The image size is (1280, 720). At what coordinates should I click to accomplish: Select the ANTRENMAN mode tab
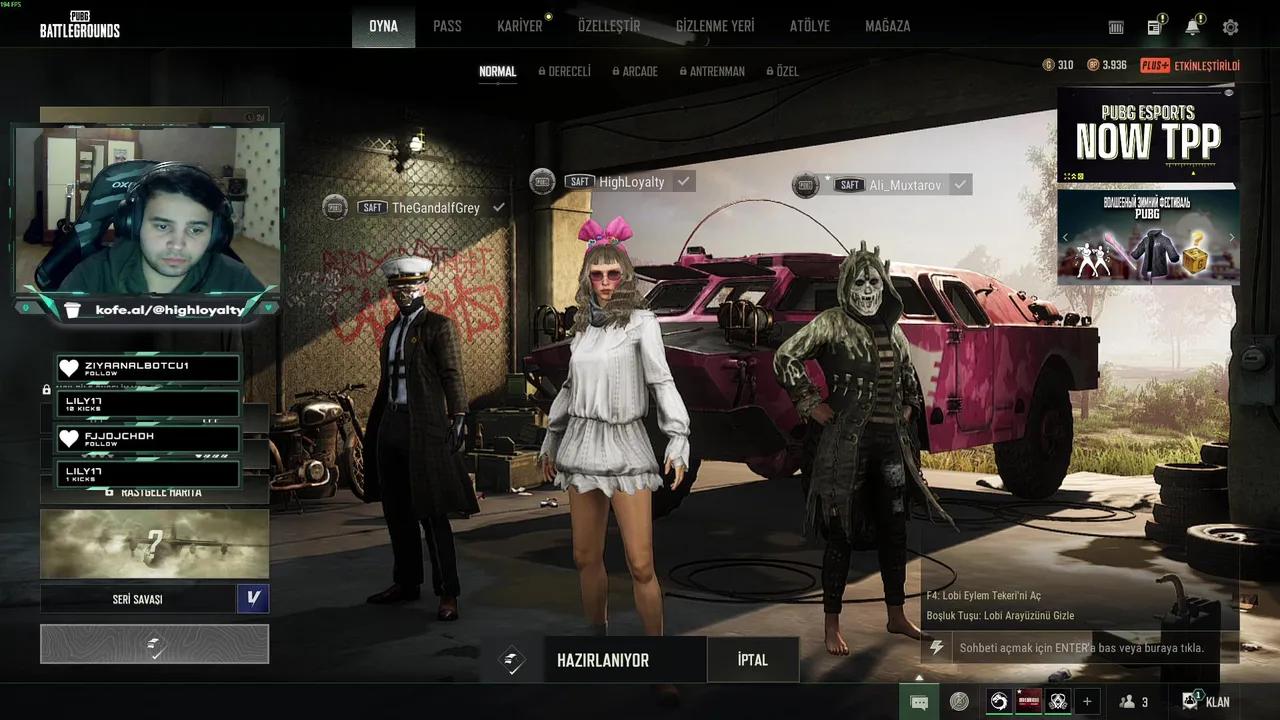coord(716,72)
